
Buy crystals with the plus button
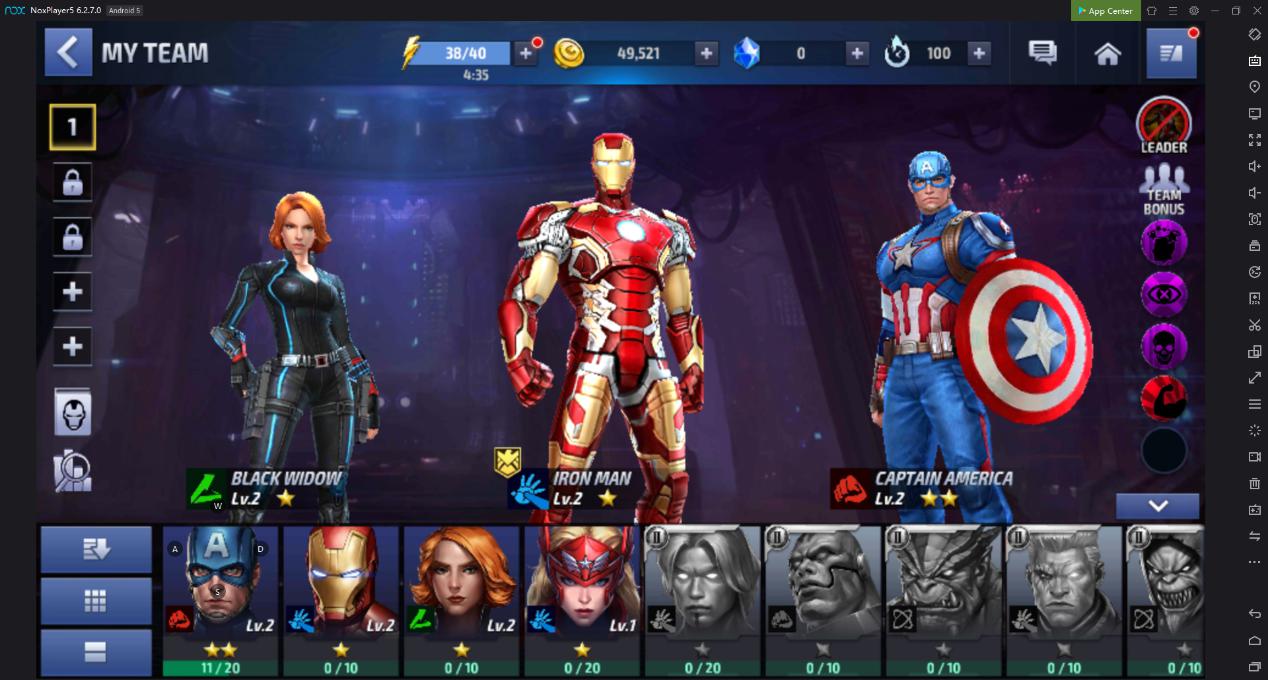pos(856,53)
